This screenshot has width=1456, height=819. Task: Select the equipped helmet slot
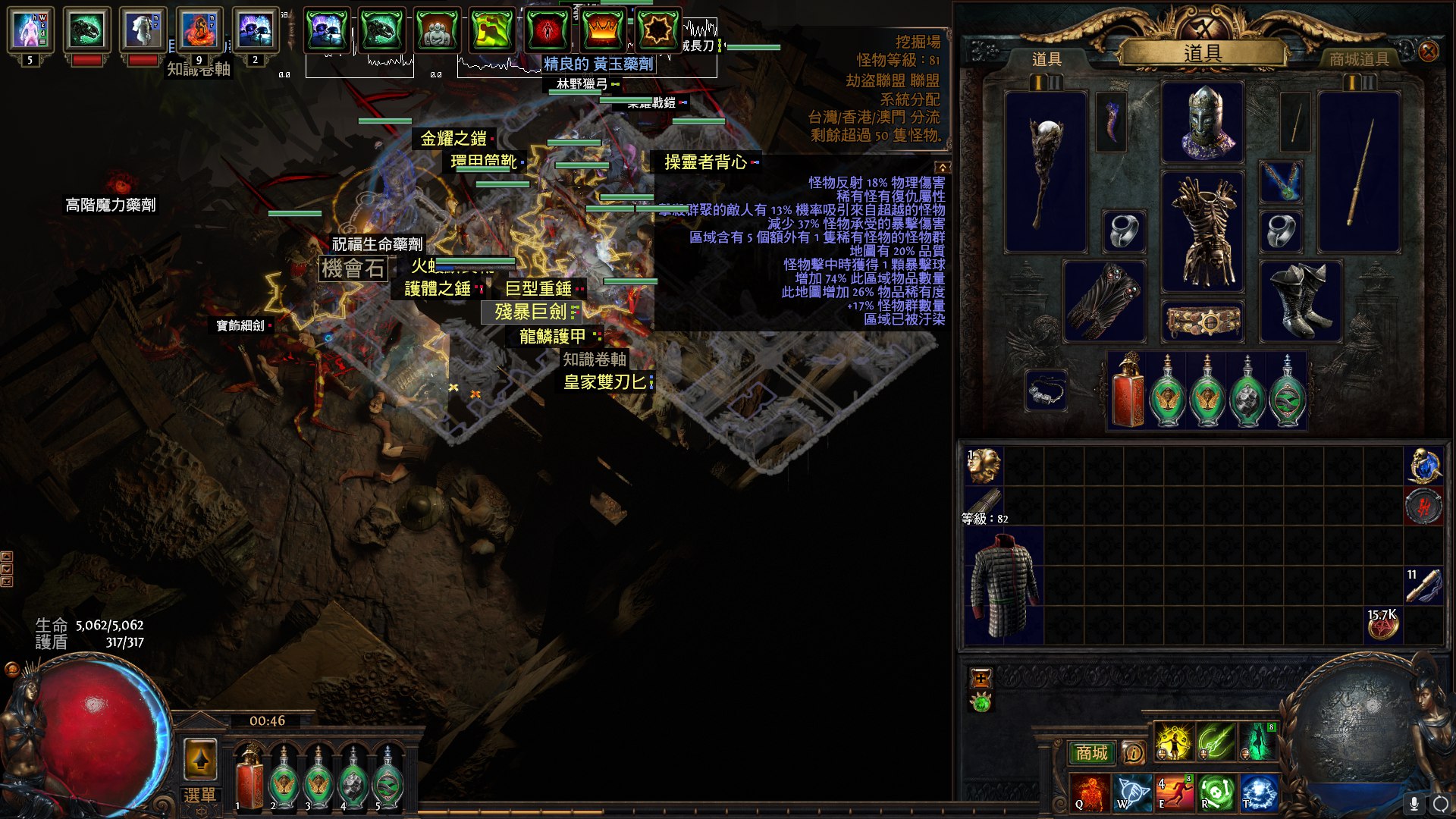[1203, 123]
